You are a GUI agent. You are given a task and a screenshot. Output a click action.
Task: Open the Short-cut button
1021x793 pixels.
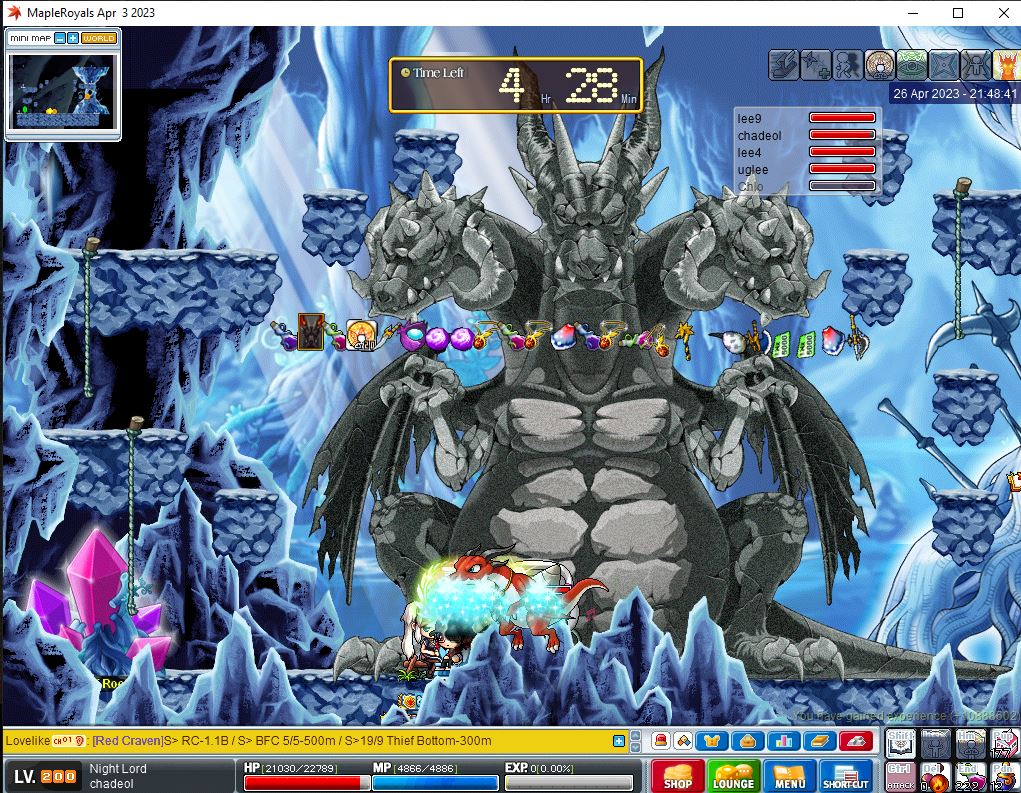click(846, 777)
